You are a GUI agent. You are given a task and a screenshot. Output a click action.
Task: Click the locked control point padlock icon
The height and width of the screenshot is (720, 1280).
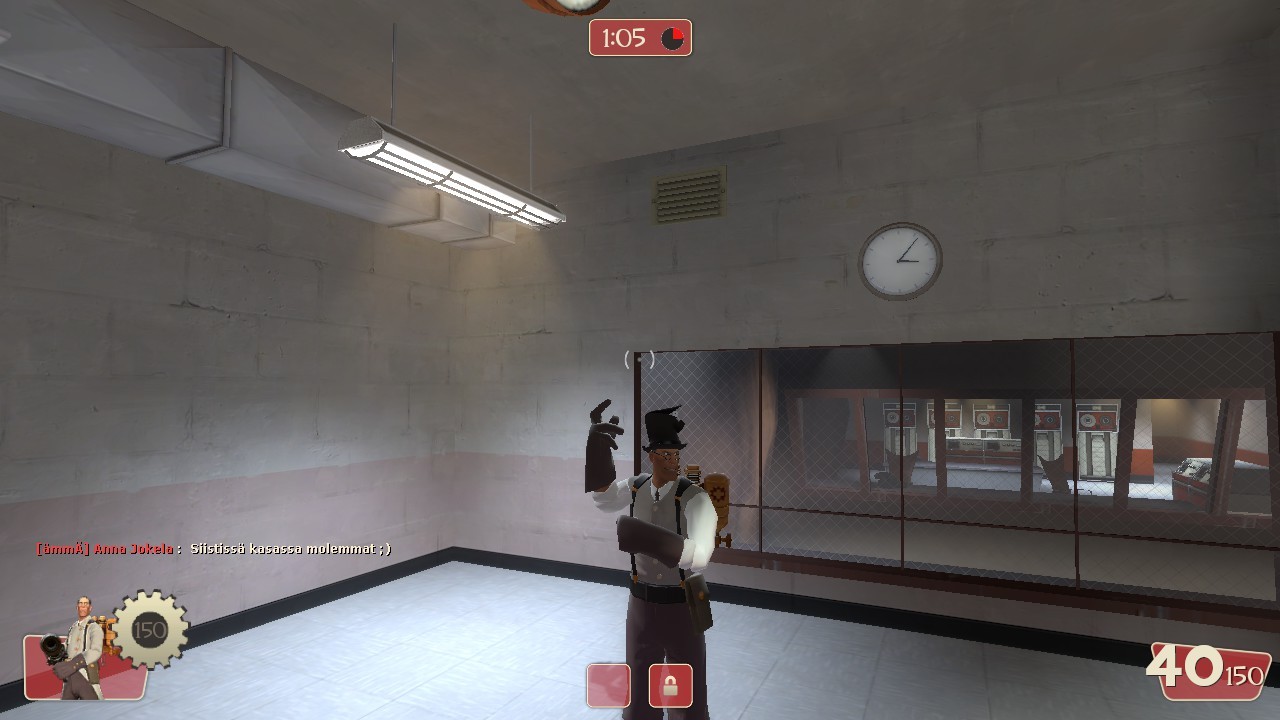tap(672, 687)
